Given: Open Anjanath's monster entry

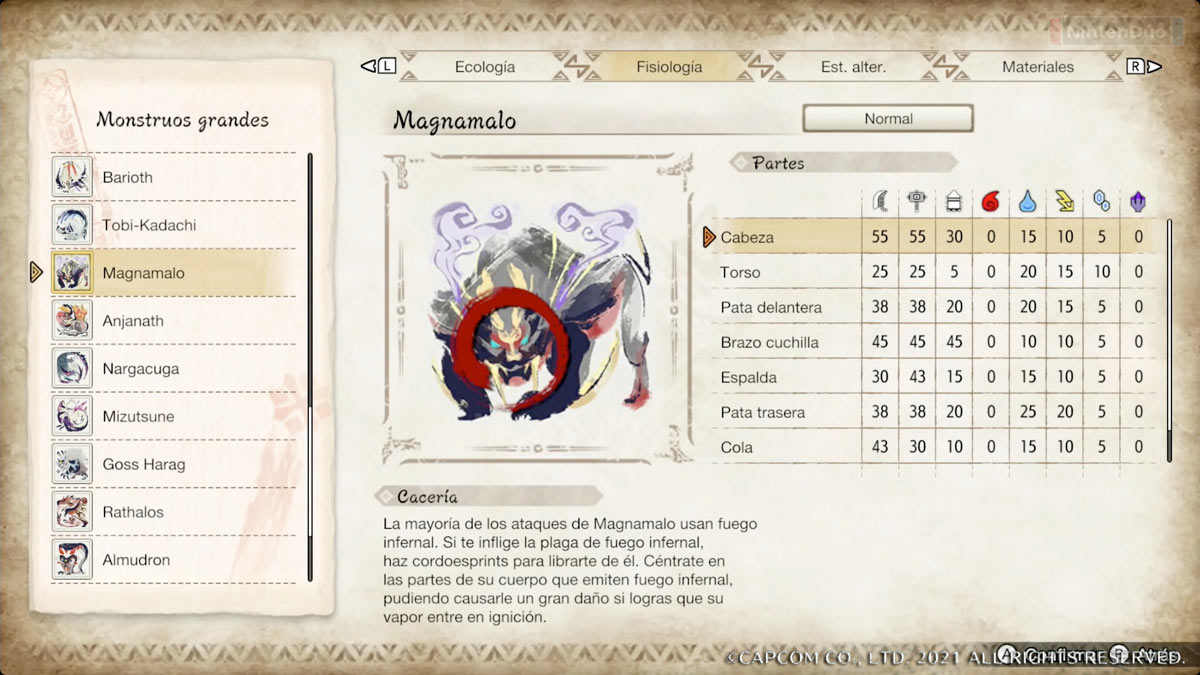Looking at the screenshot, I should click(x=174, y=321).
